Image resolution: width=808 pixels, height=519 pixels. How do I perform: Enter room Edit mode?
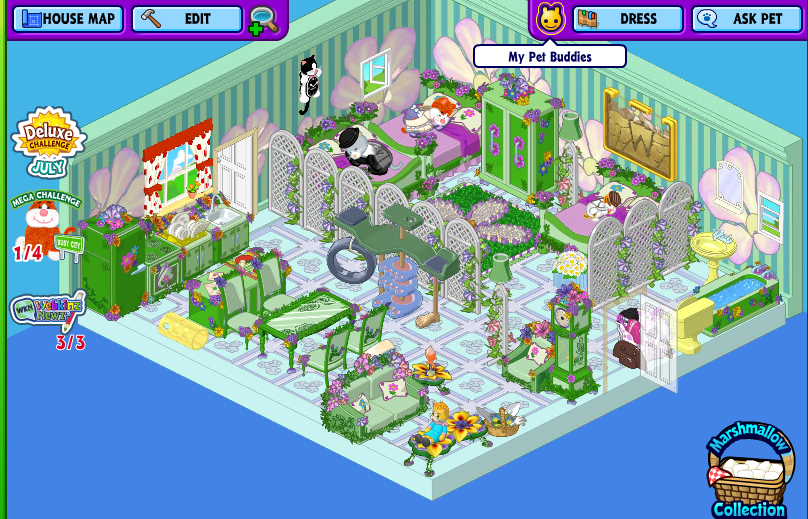click(x=187, y=19)
